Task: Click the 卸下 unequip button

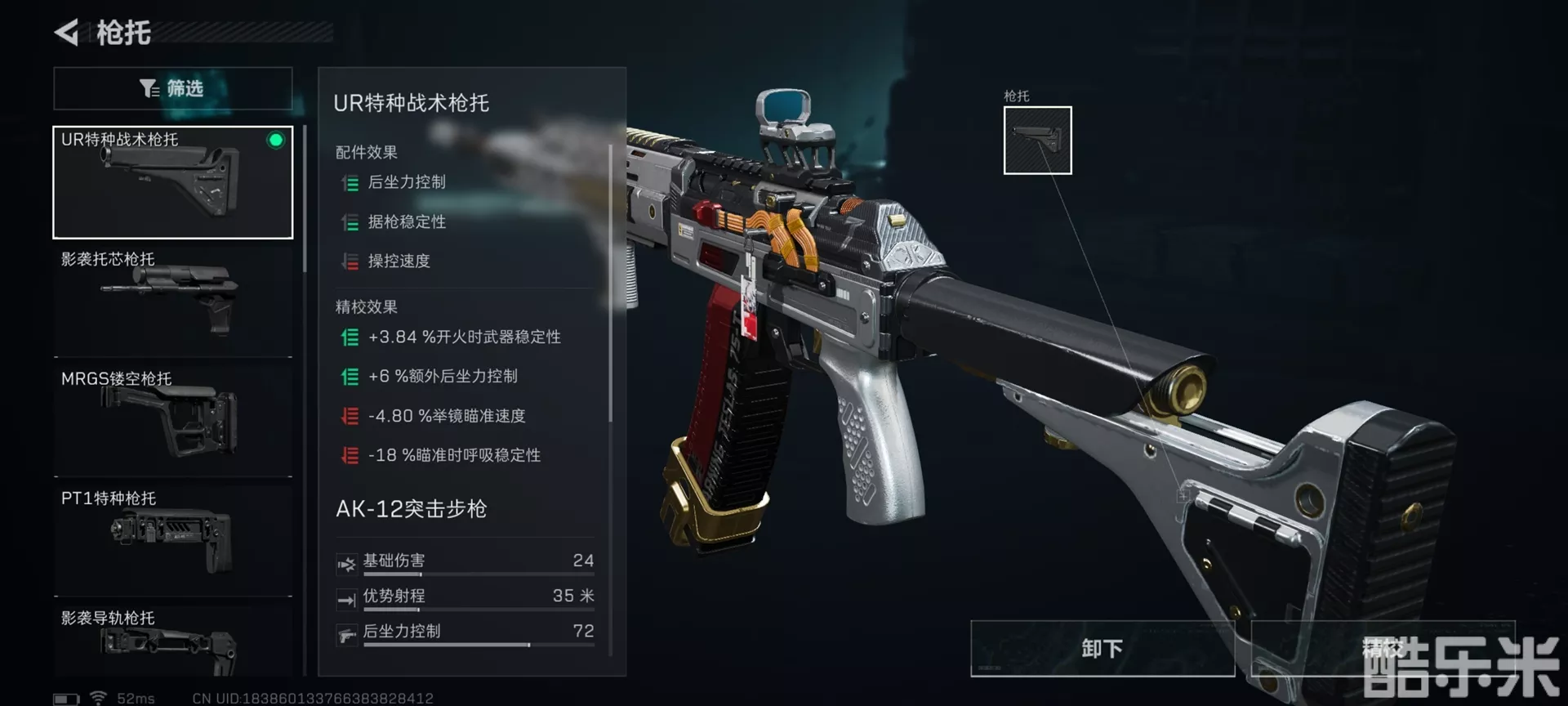Action: pyautogui.click(x=1102, y=648)
